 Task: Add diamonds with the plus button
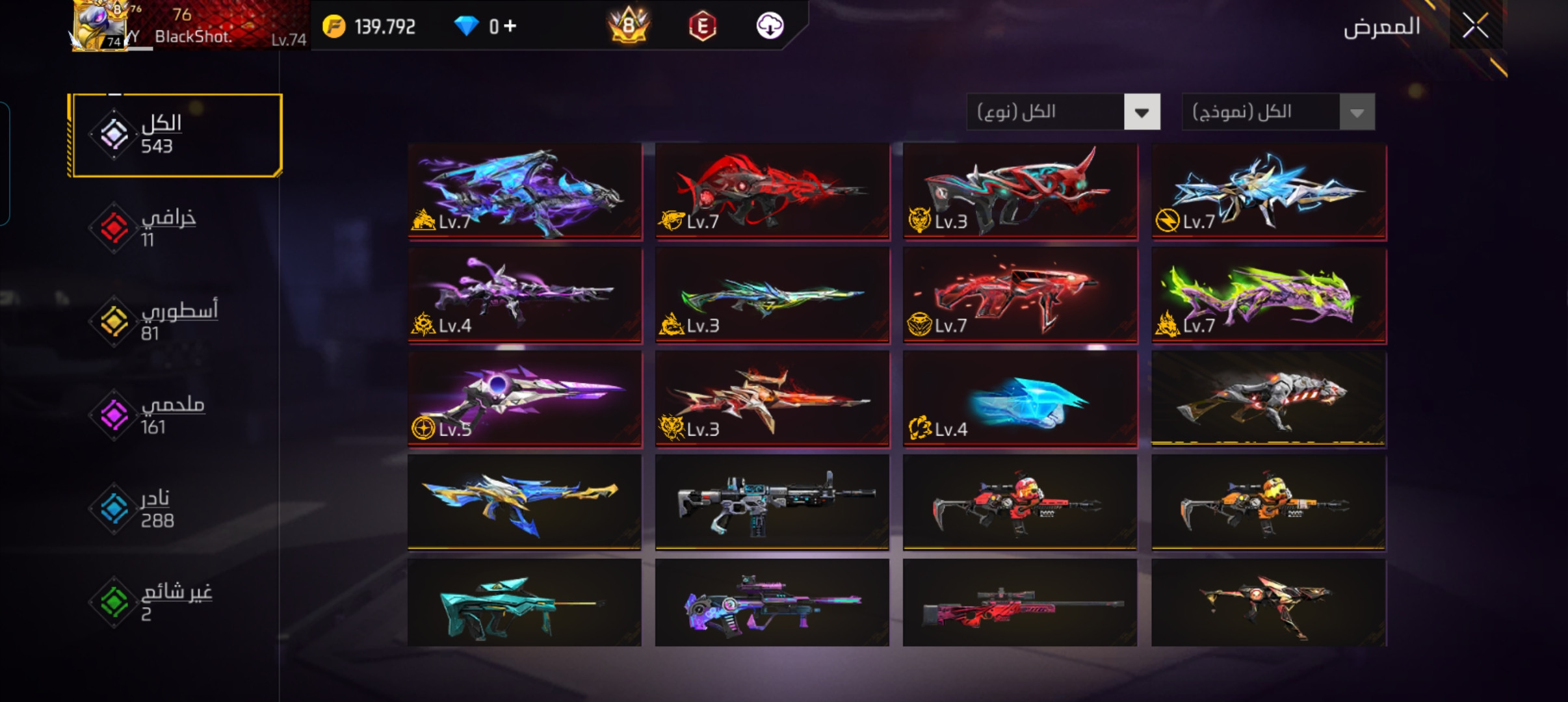510,26
